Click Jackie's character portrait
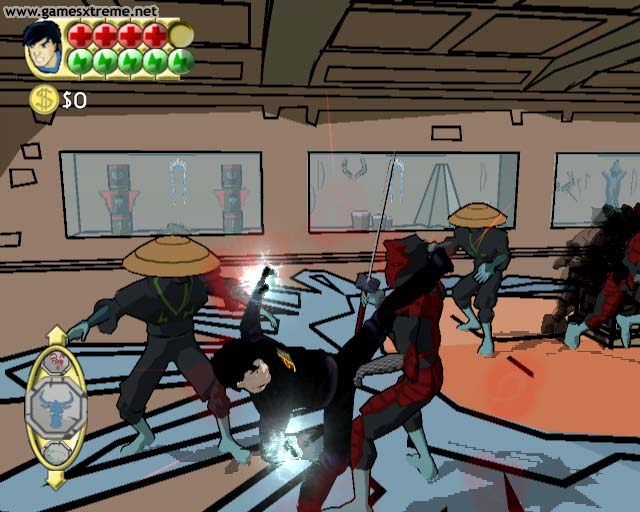 pos(43,47)
